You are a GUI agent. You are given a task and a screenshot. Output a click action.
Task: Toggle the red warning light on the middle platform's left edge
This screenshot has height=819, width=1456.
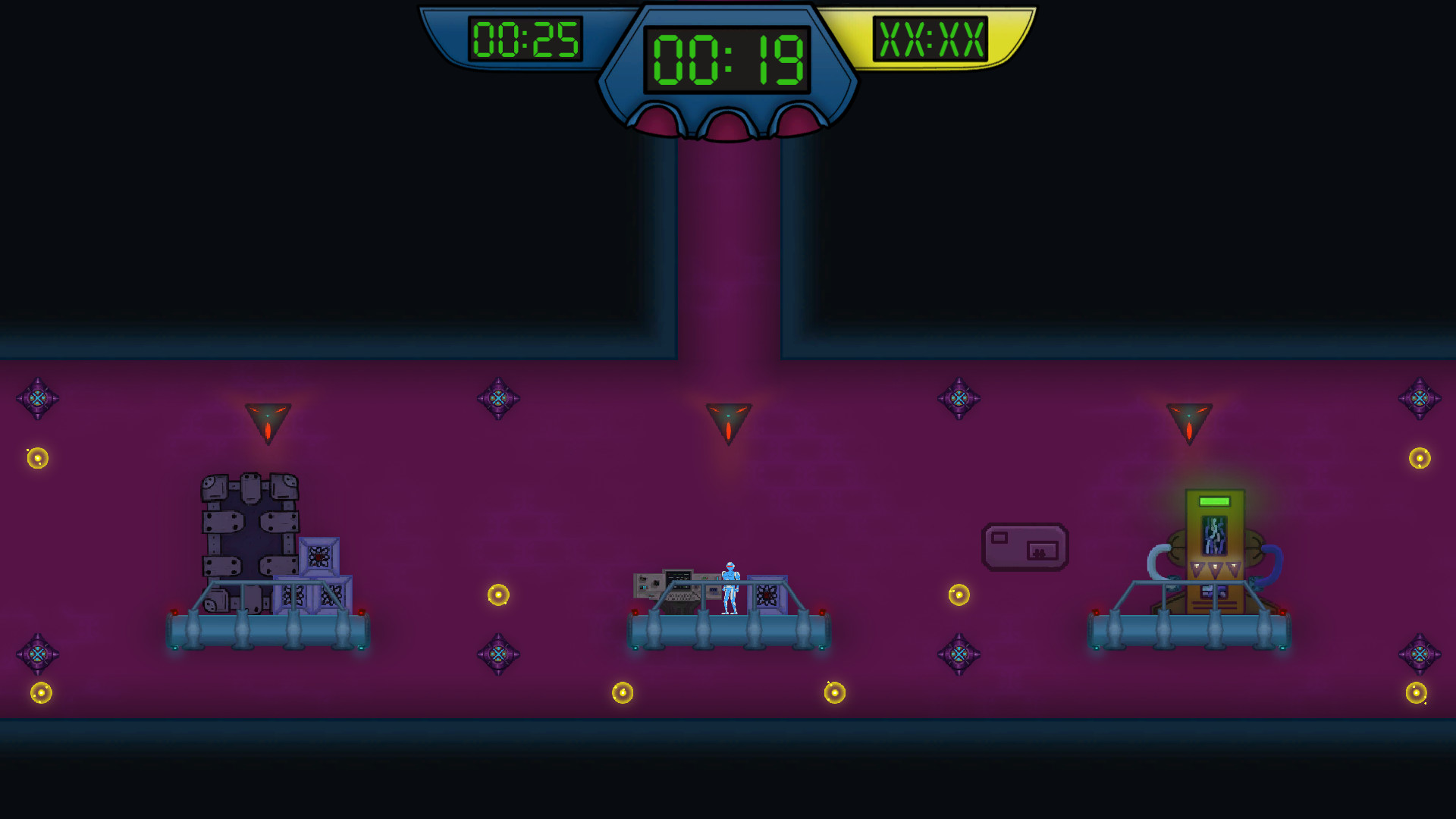(635, 612)
